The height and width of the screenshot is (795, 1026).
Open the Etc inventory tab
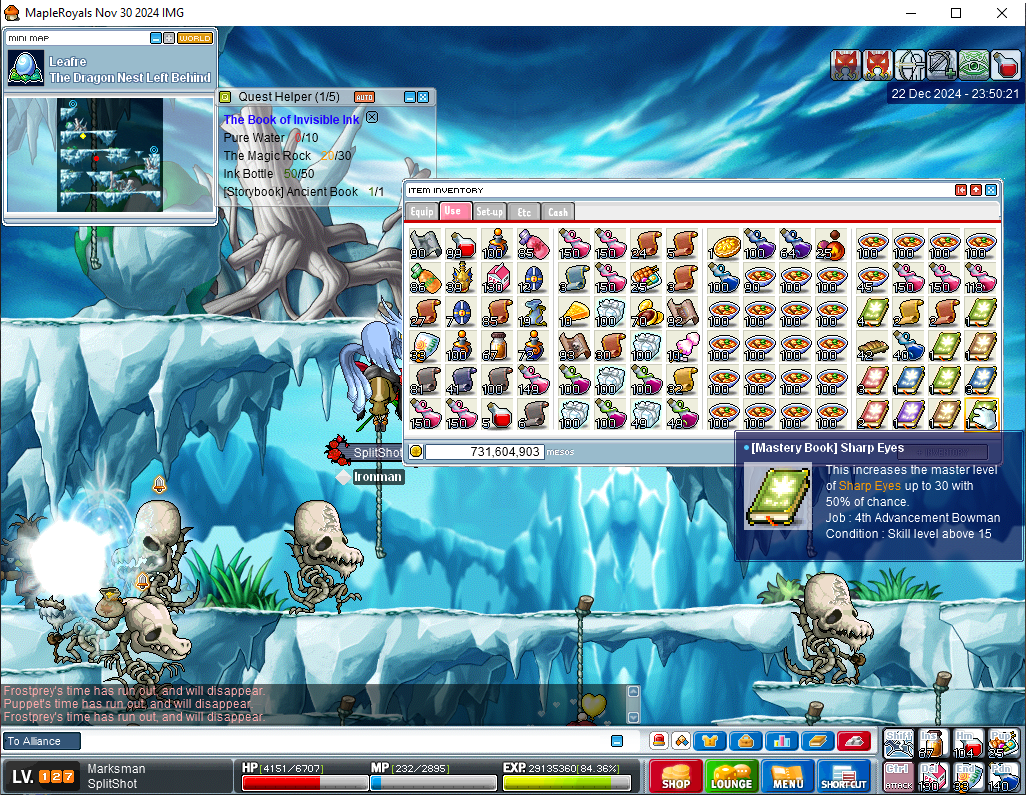coord(524,211)
